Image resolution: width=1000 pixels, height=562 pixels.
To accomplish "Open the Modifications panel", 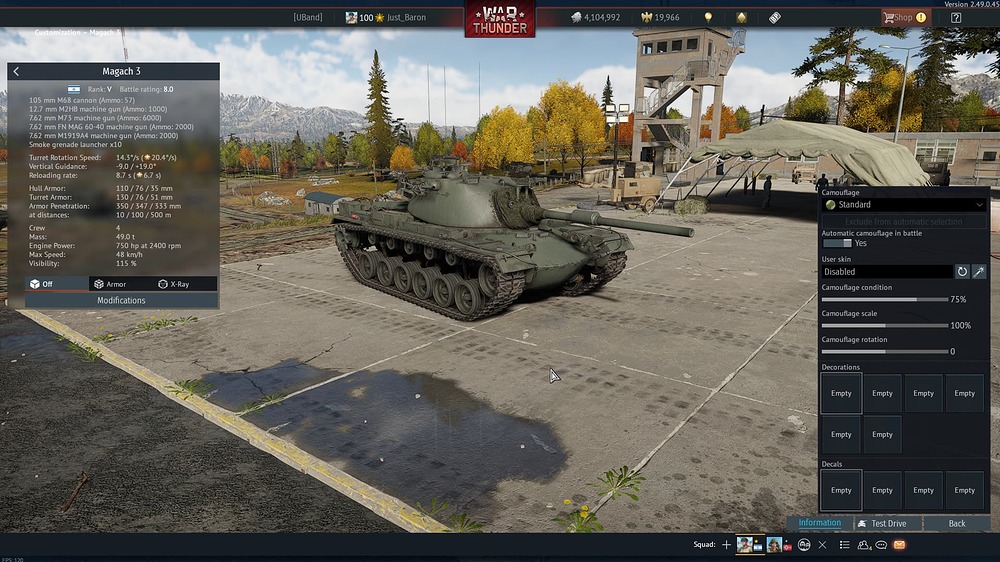I will [x=121, y=300].
